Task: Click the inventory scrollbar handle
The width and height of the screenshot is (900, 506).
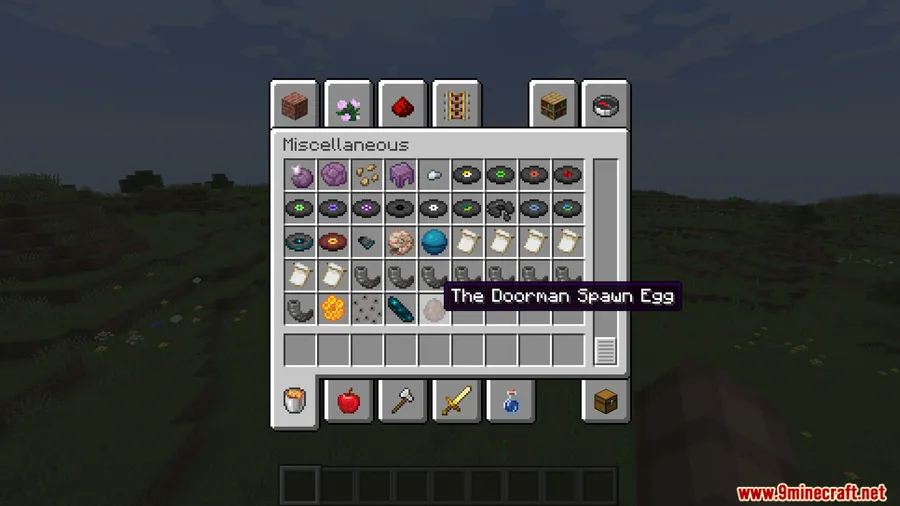Action: click(x=605, y=351)
